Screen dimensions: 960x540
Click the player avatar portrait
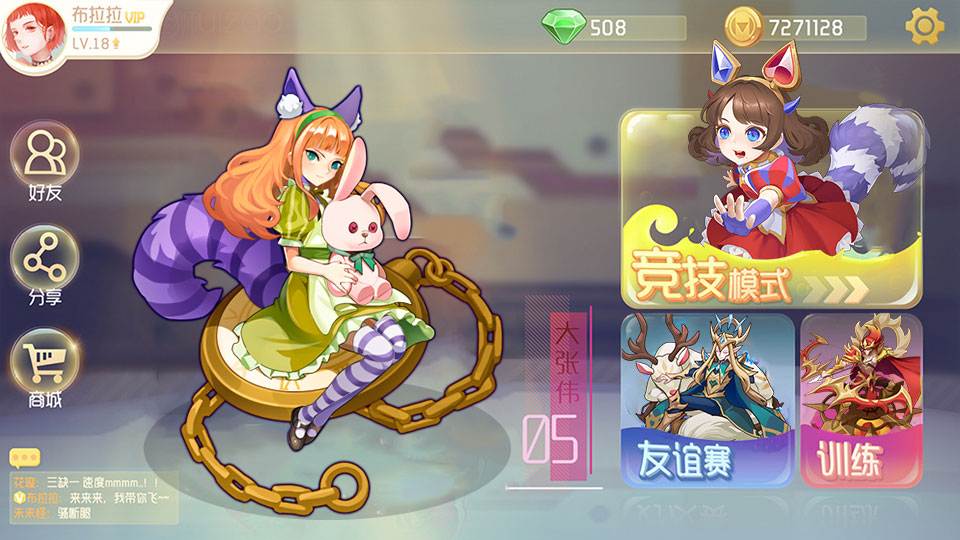tap(34, 35)
